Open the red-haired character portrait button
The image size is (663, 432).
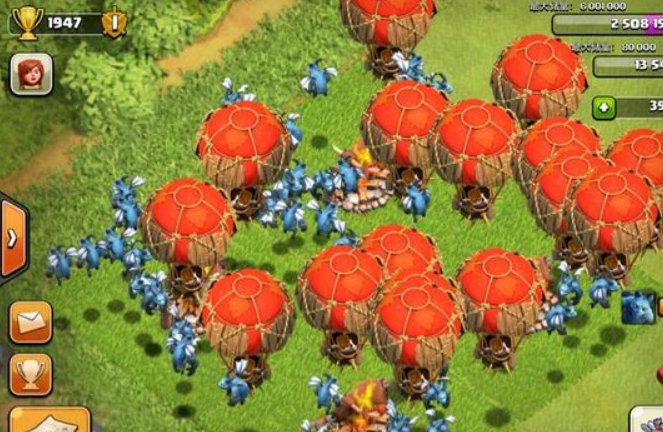click(30, 74)
